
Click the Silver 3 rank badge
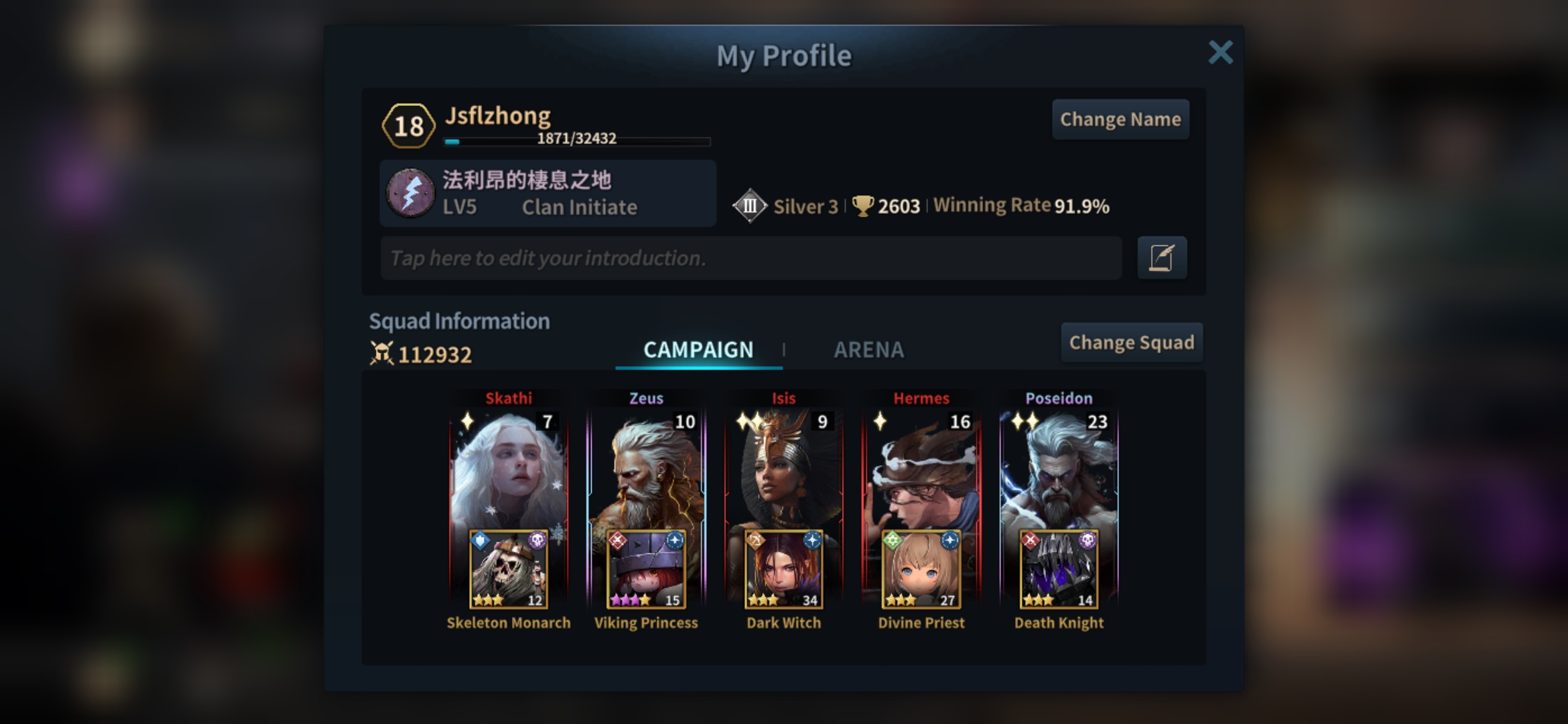[750, 206]
